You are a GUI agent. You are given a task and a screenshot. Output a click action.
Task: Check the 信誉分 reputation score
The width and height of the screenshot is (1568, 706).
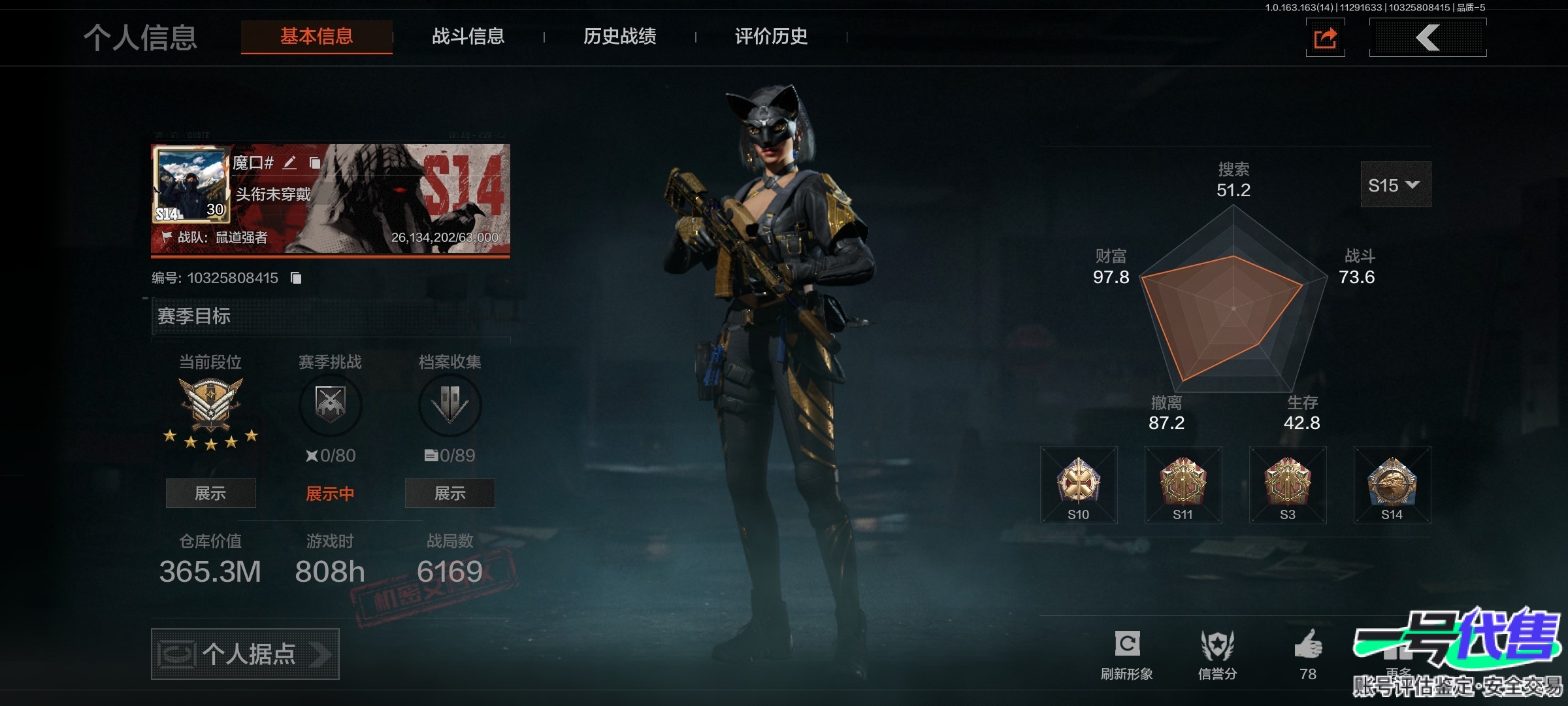pos(1217,654)
